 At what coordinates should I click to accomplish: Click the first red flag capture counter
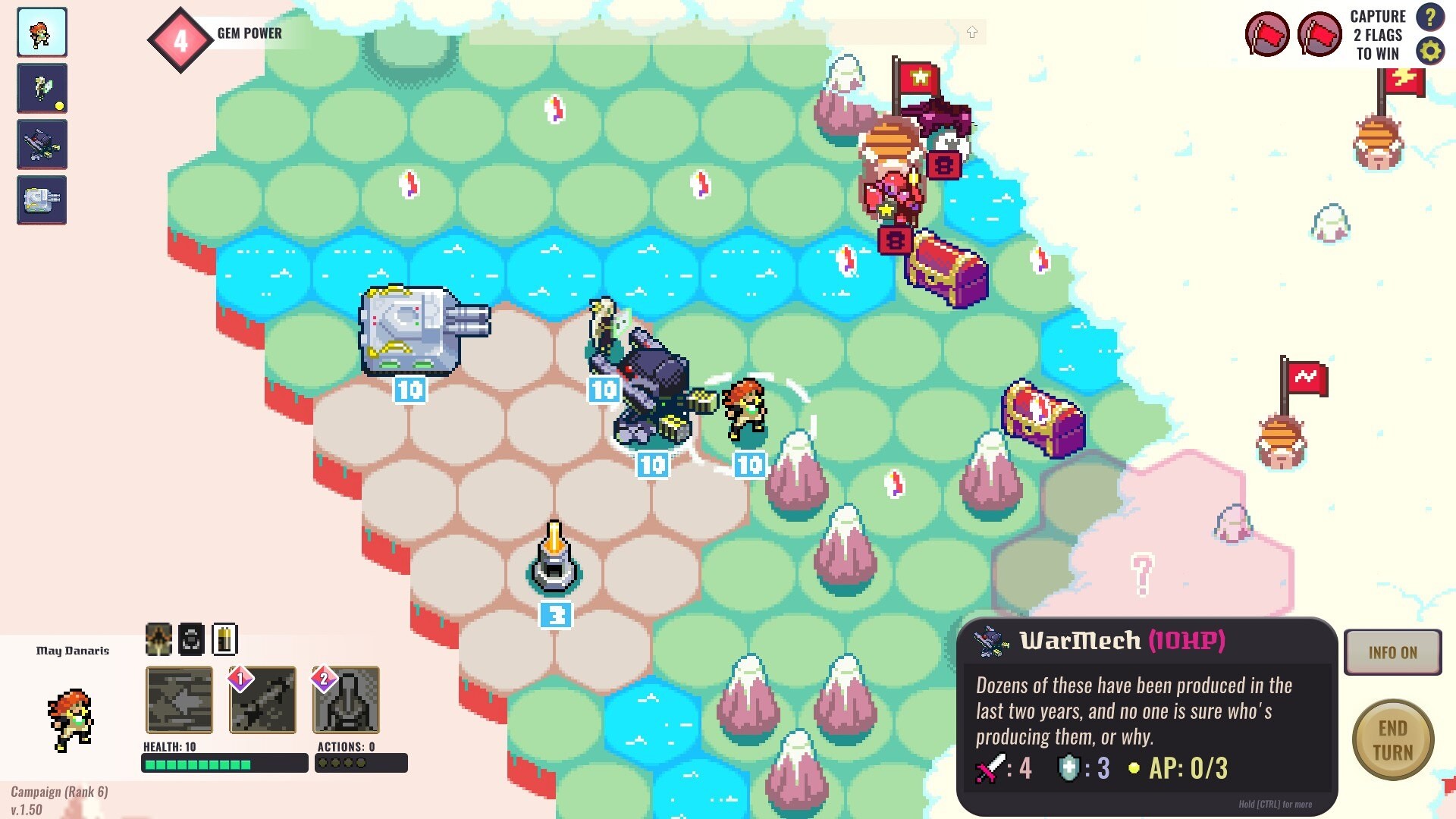click(x=1266, y=33)
